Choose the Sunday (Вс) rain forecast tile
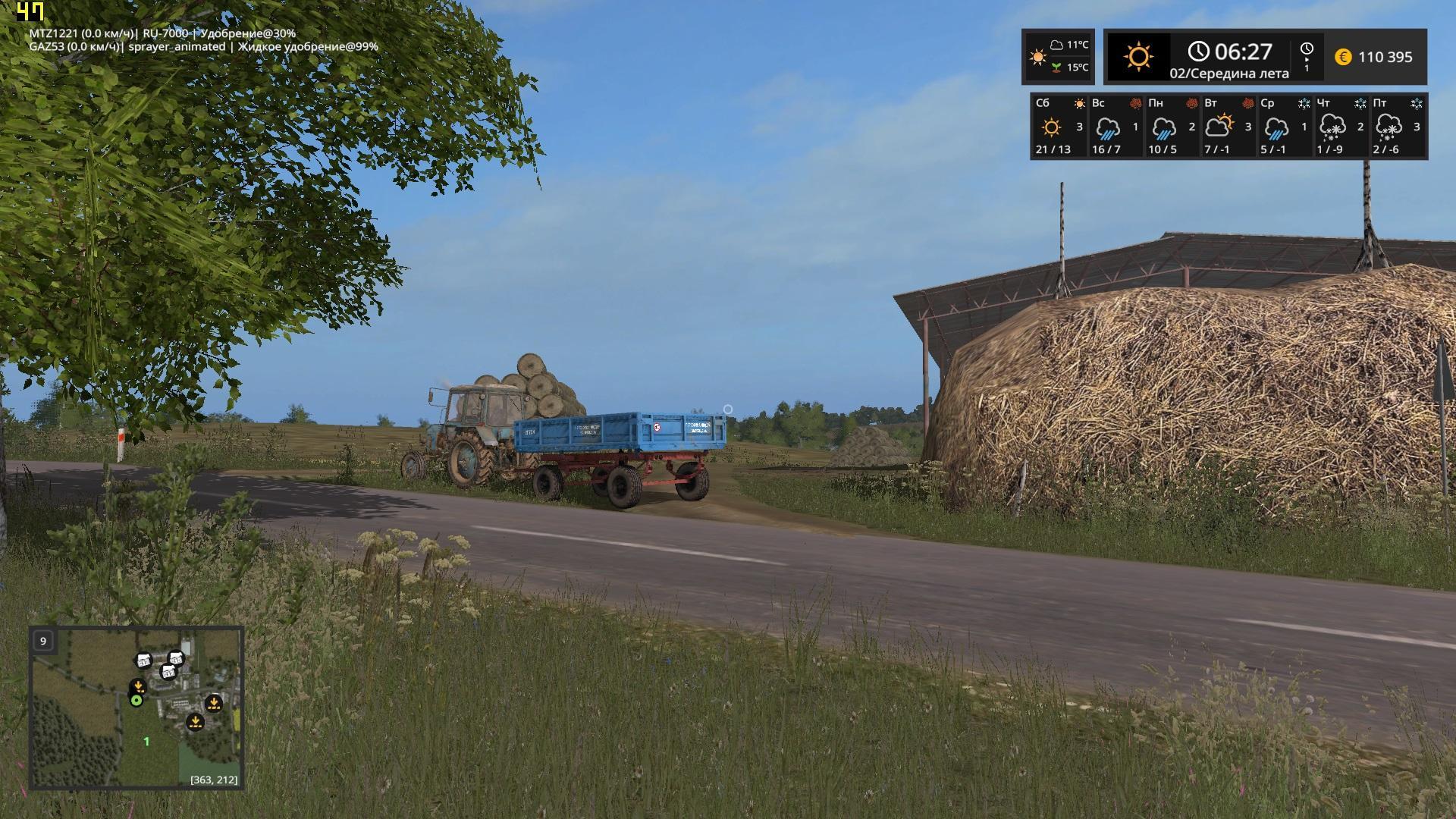The height and width of the screenshot is (819, 1456). (1115, 126)
